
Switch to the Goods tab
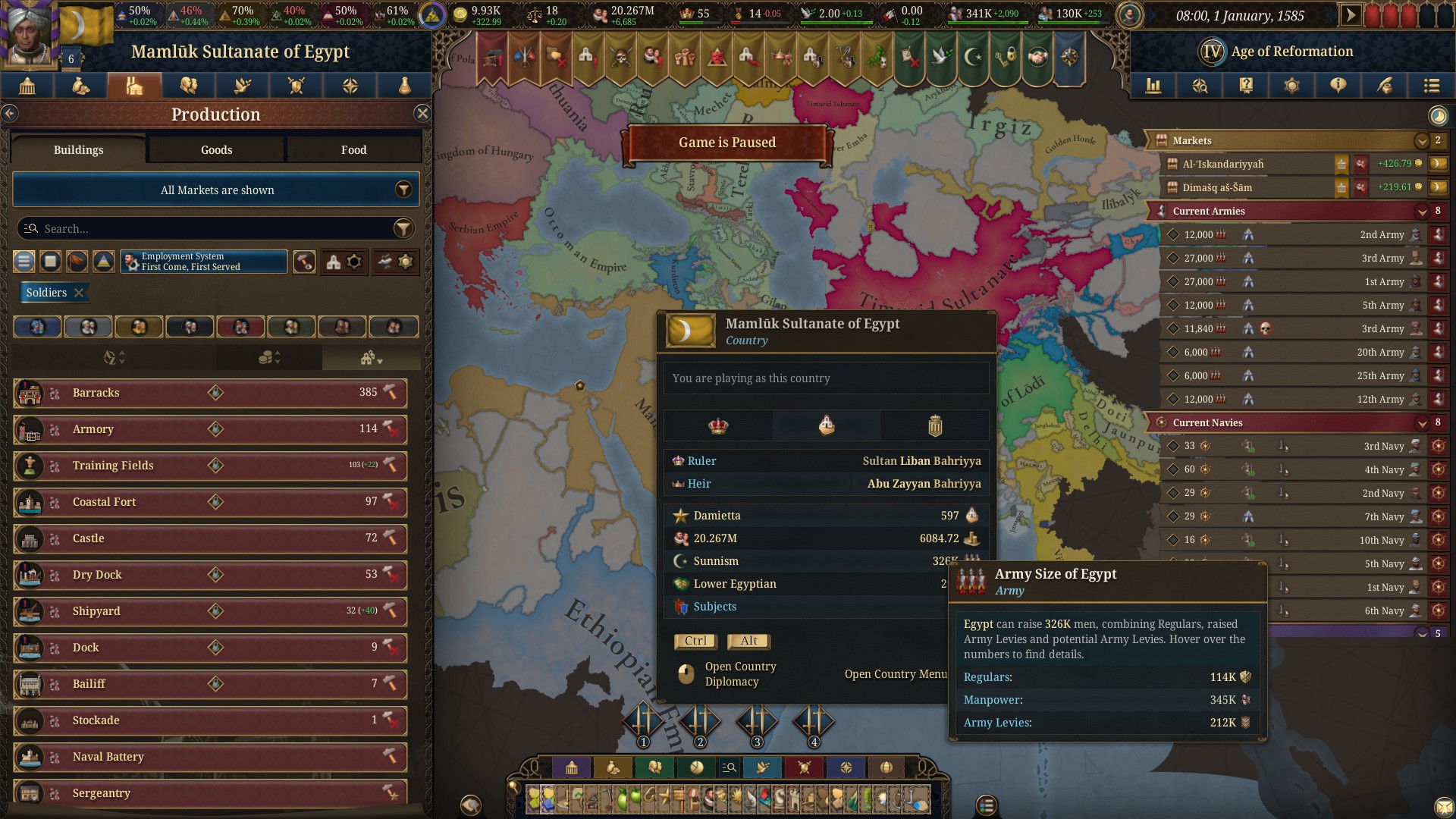click(215, 149)
